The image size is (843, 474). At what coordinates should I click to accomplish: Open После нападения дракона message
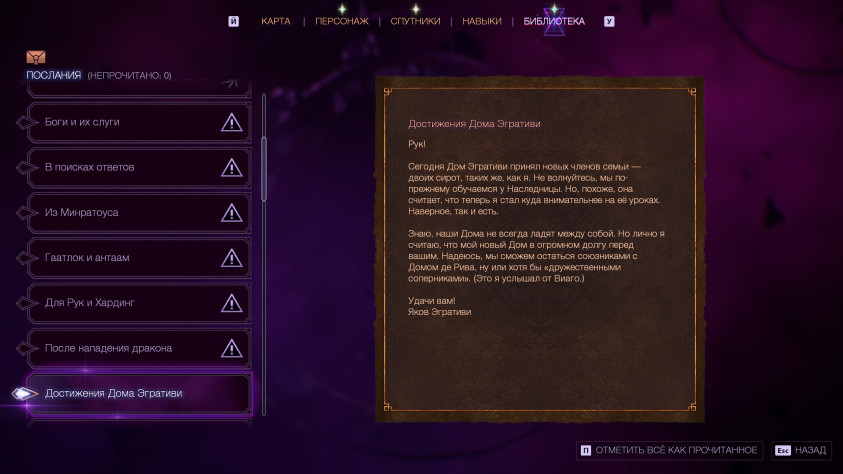[138, 348]
